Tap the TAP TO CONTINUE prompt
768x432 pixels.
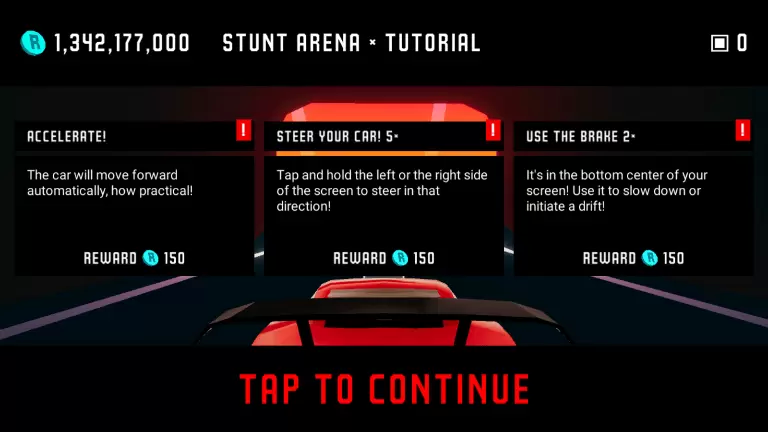coord(384,388)
